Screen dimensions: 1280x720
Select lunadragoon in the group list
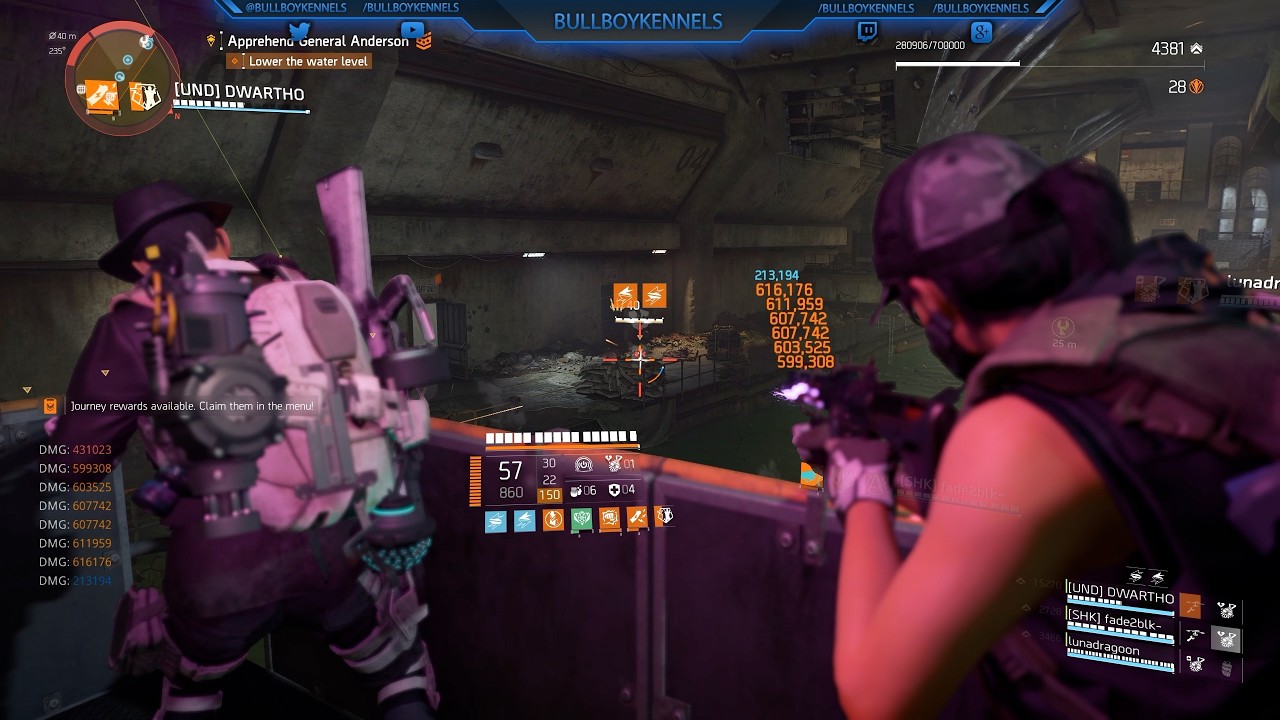(1103, 650)
